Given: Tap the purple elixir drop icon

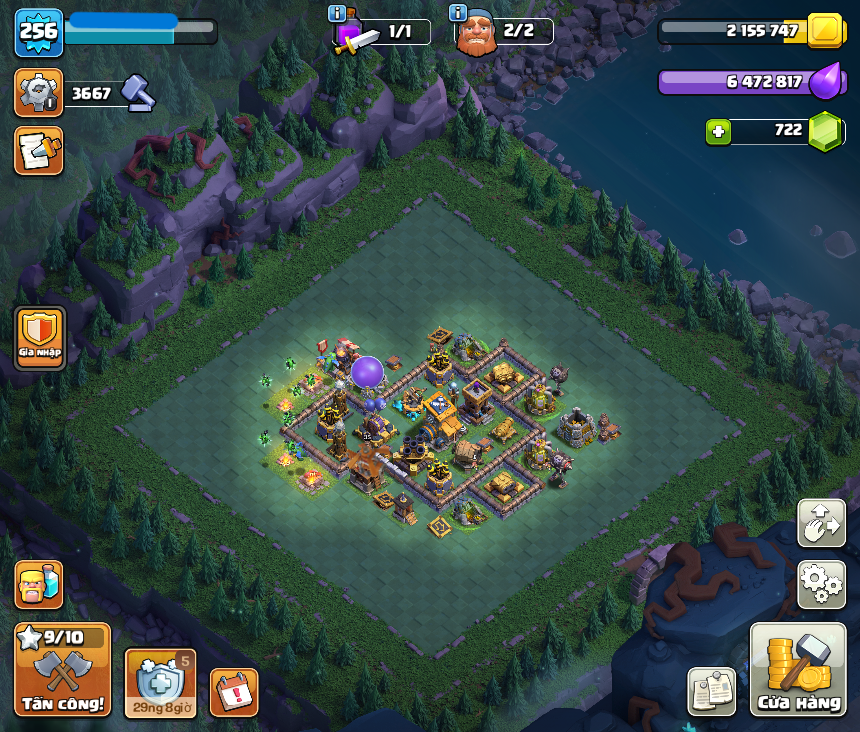Looking at the screenshot, I should 824,82.
